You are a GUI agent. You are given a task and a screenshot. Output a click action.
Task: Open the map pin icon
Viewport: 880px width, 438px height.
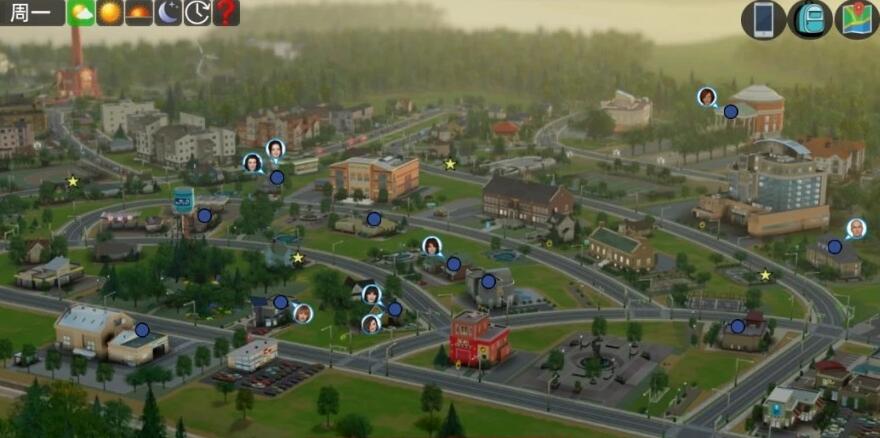coord(857,20)
